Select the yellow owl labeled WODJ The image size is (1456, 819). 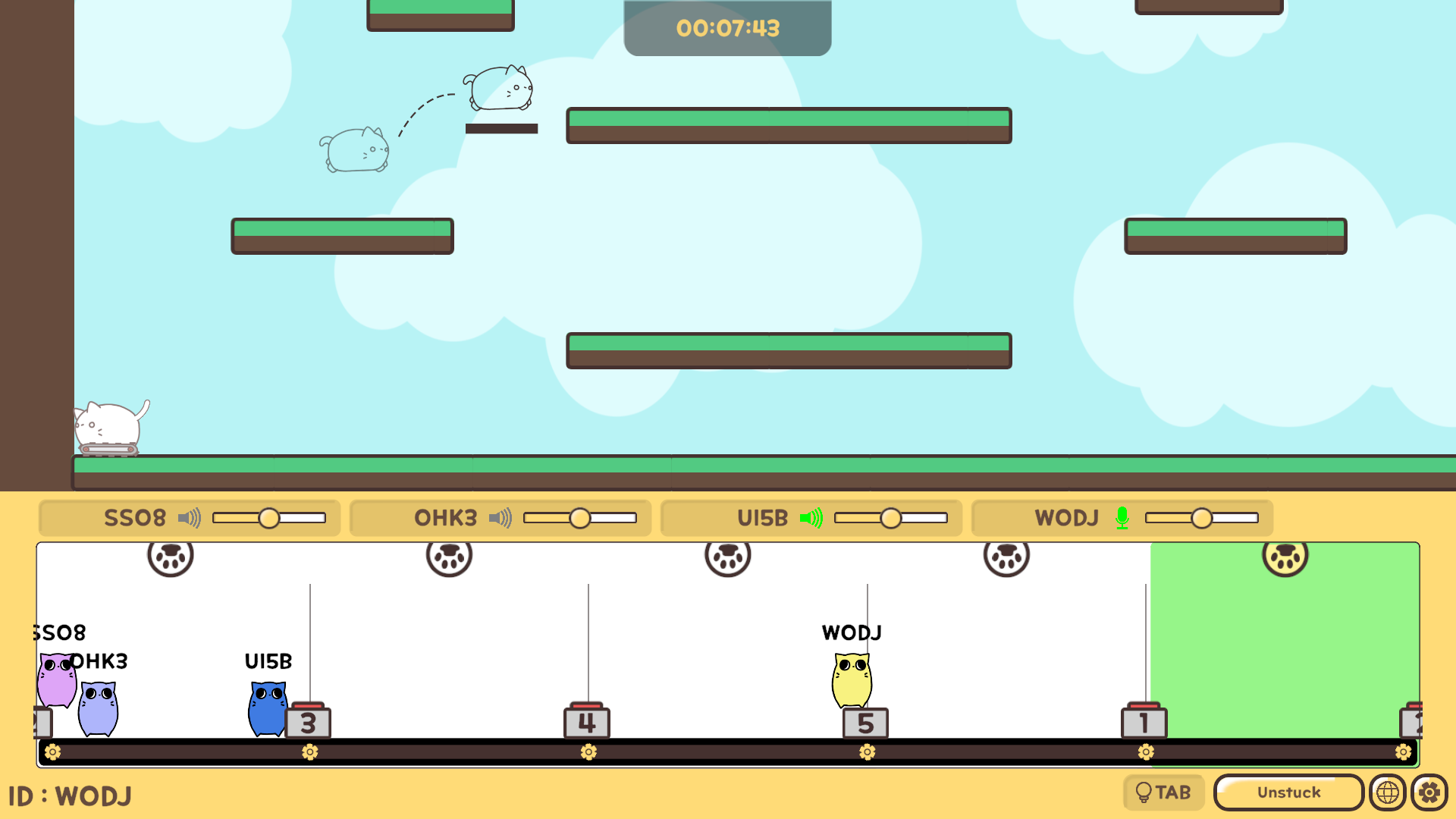852,681
